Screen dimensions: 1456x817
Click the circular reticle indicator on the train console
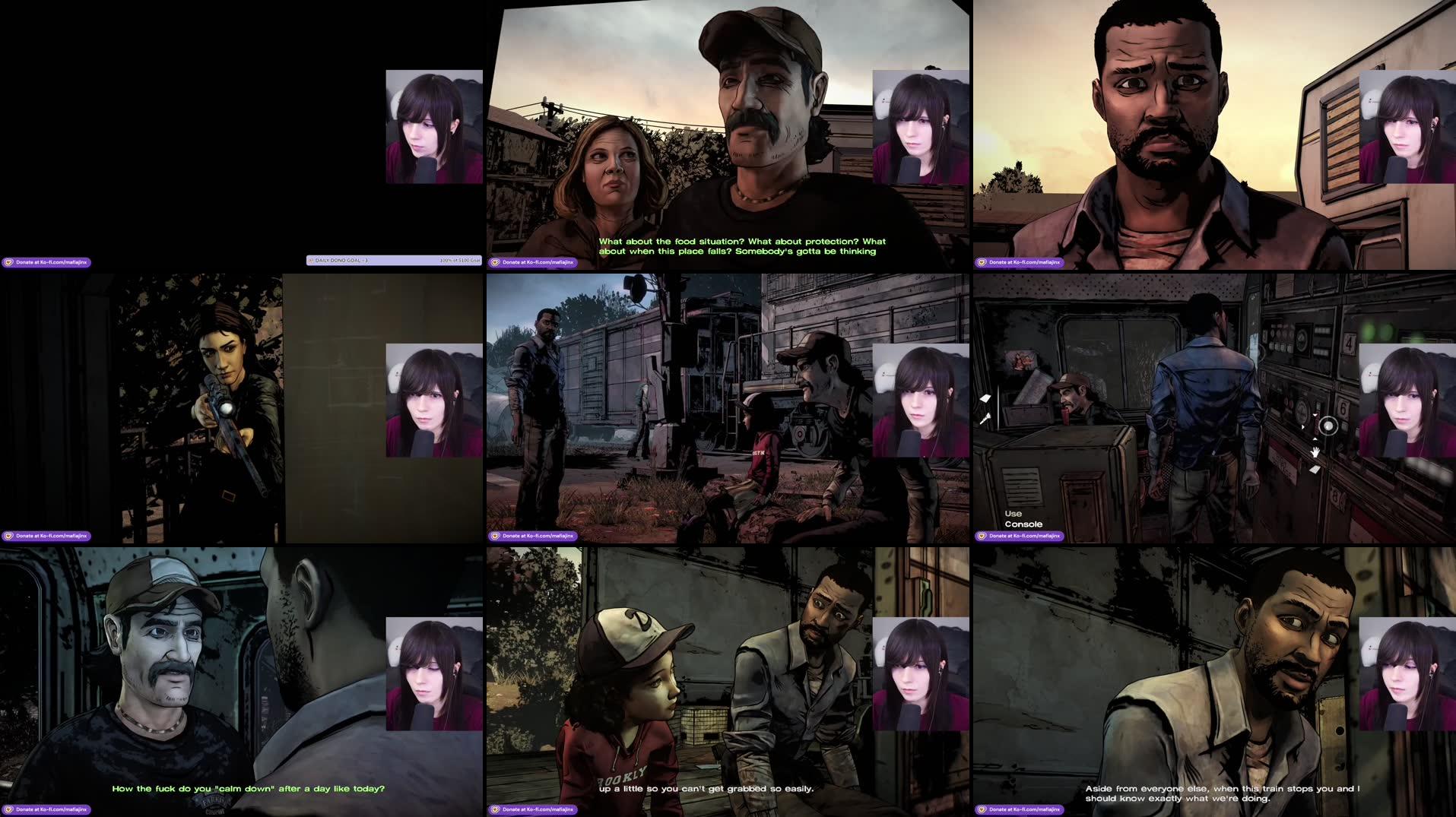pyautogui.click(x=1329, y=426)
